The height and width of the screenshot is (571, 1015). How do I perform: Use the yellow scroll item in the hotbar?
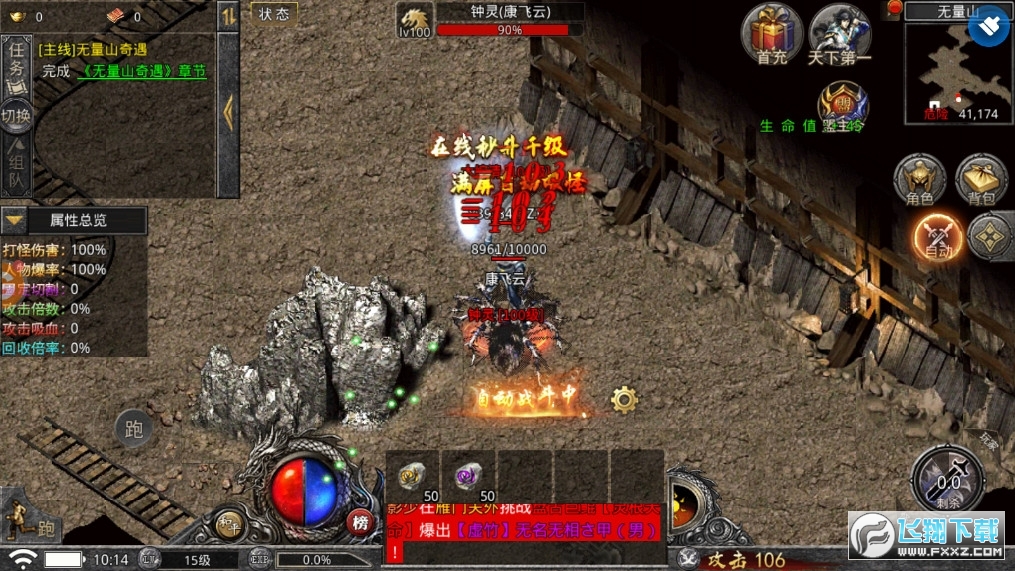coord(411,475)
